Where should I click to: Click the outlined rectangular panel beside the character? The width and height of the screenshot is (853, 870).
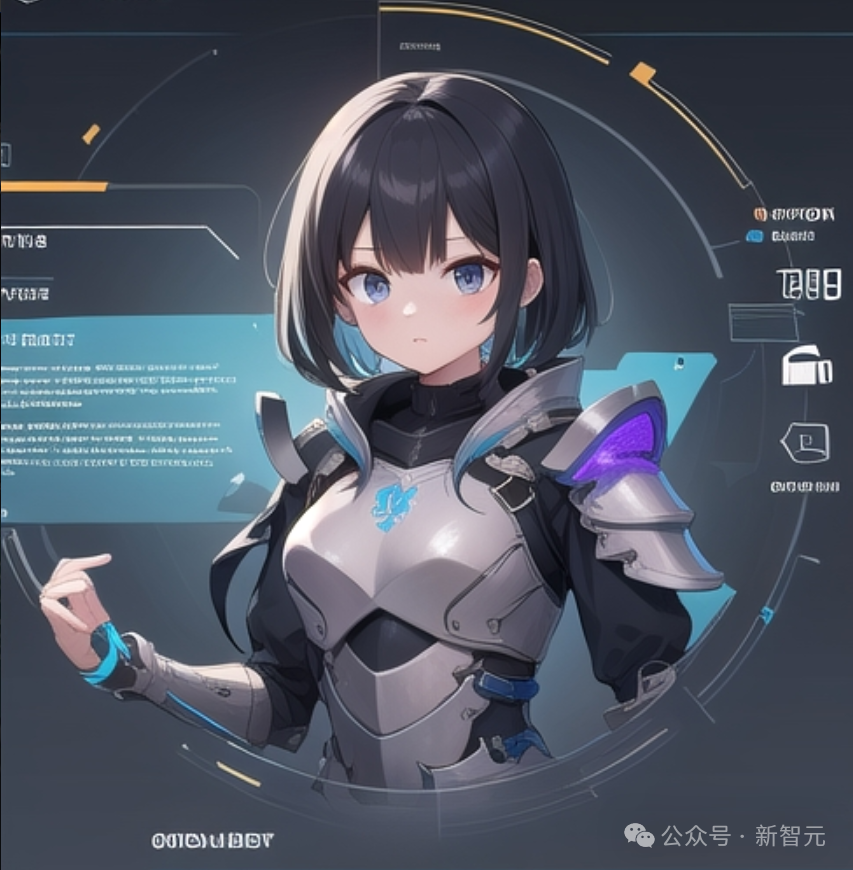[x=762, y=323]
